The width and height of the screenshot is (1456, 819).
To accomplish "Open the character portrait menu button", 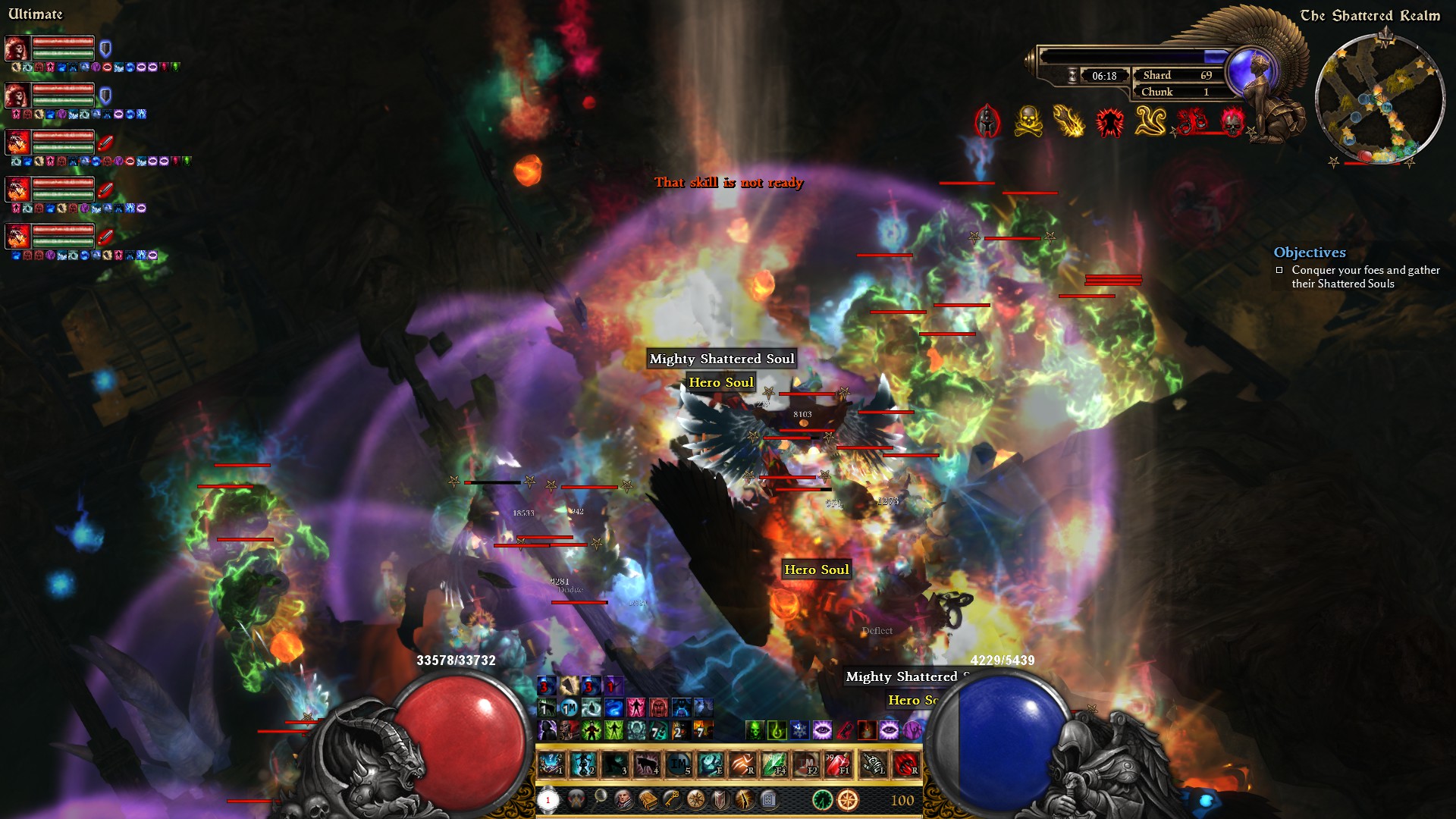I will 623,799.
